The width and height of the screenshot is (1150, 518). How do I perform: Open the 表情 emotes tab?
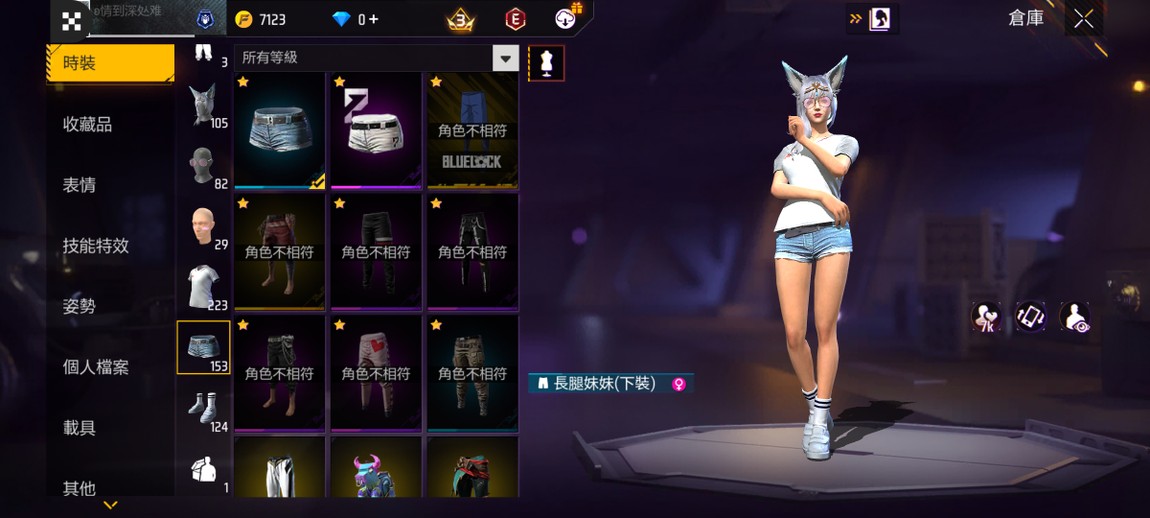click(x=80, y=185)
